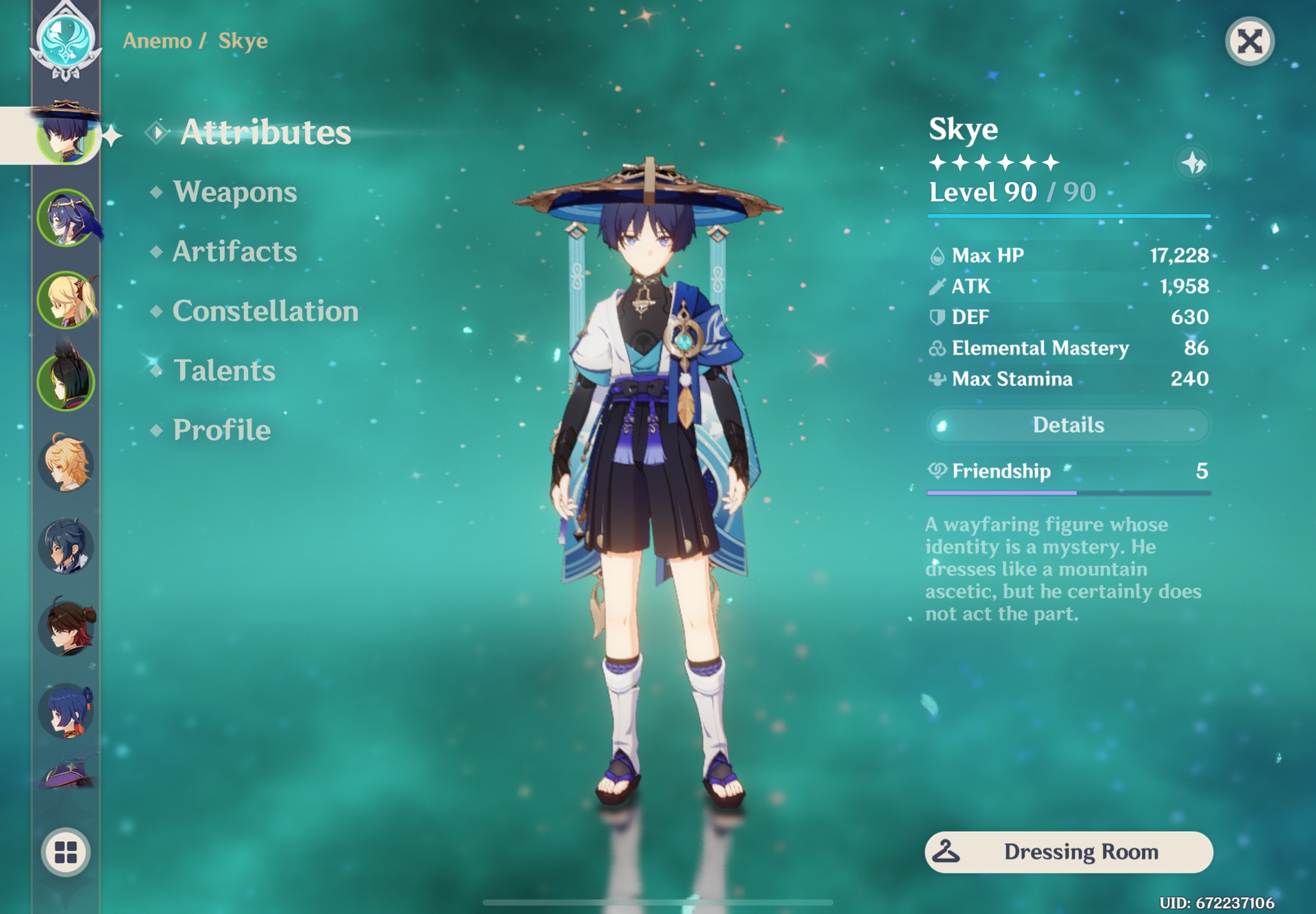Expand the Artifacts section
The image size is (1316, 914).
click(x=234, y=252)
